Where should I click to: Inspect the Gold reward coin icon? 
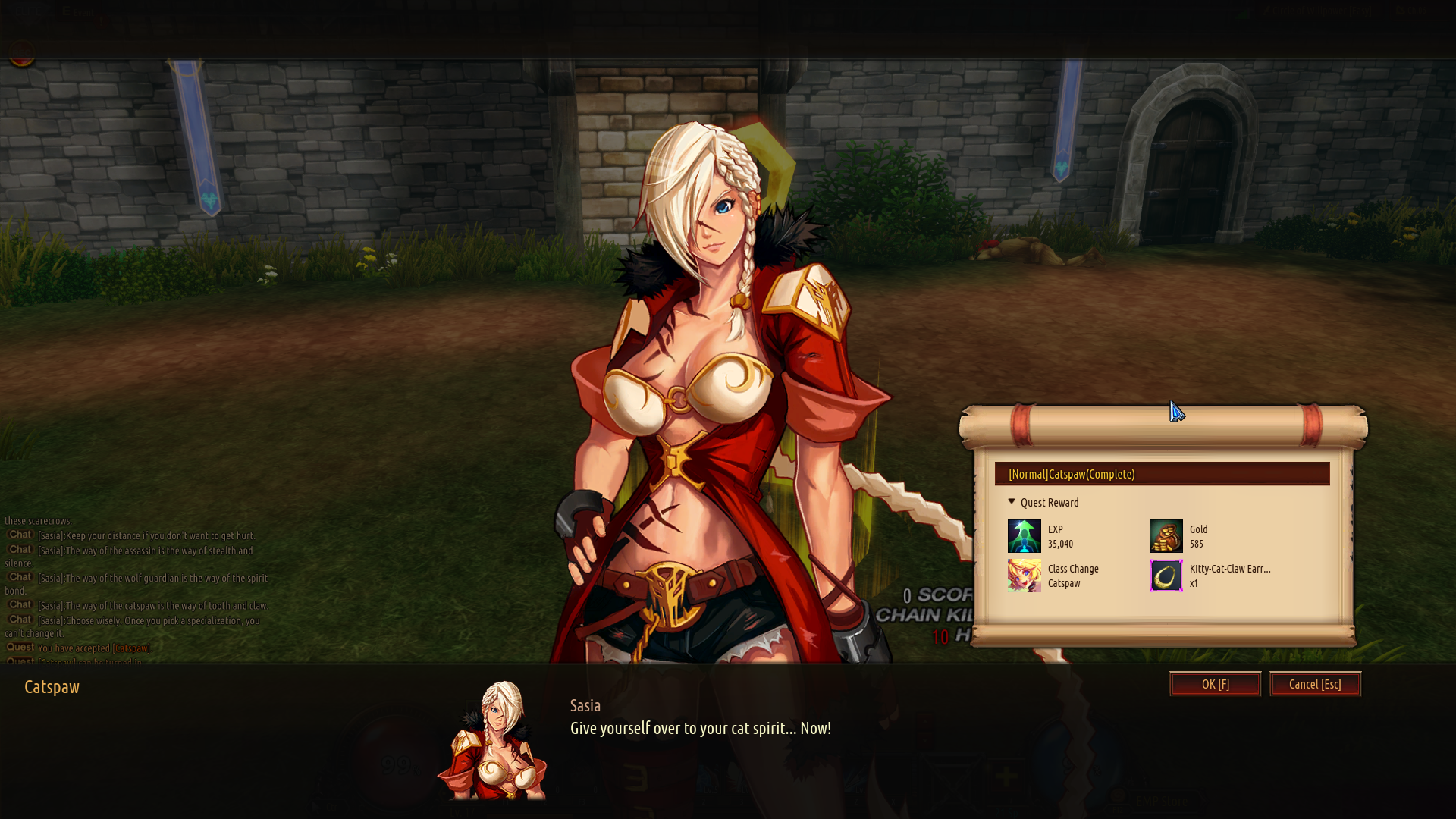point(1166,536)
